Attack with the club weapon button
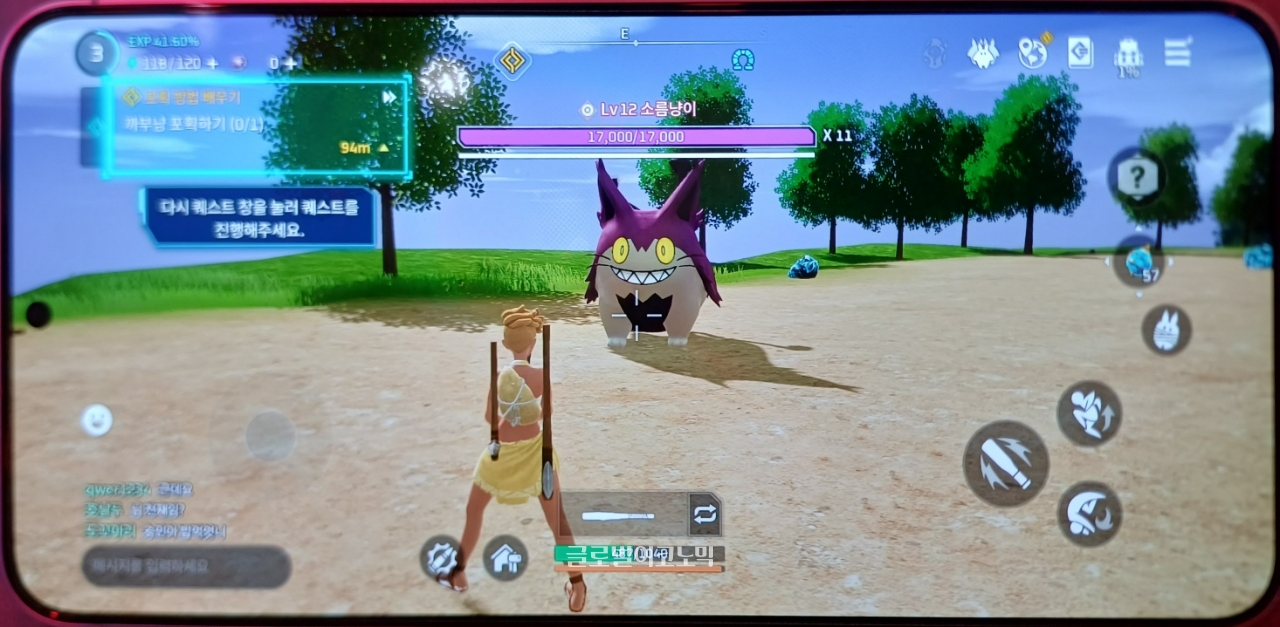Image resolution: width=1280 pixels, height=627 pixels. tap(1005, 463)
